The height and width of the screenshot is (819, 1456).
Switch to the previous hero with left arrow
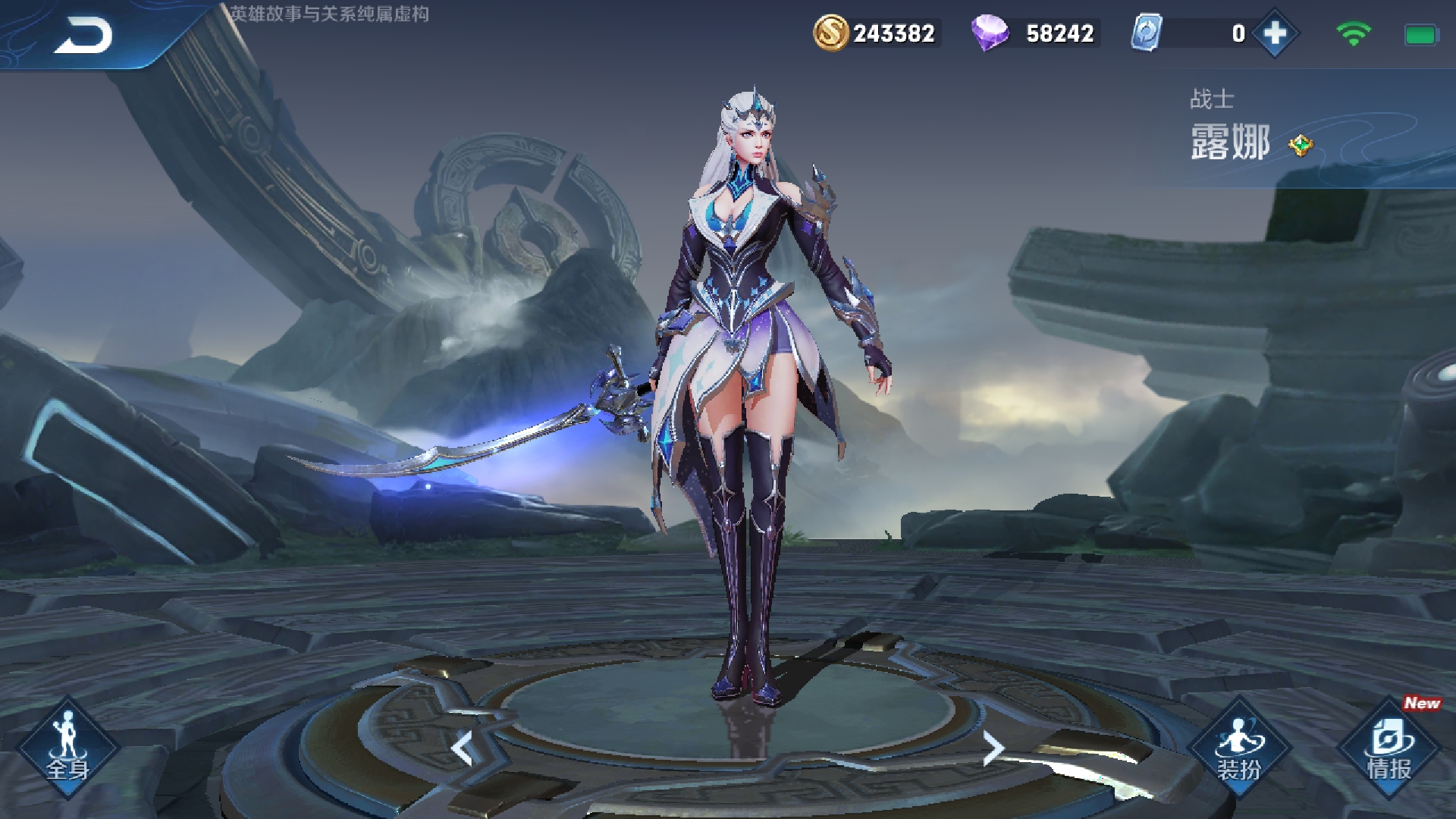pyautogui.click(x=463, y=749)
